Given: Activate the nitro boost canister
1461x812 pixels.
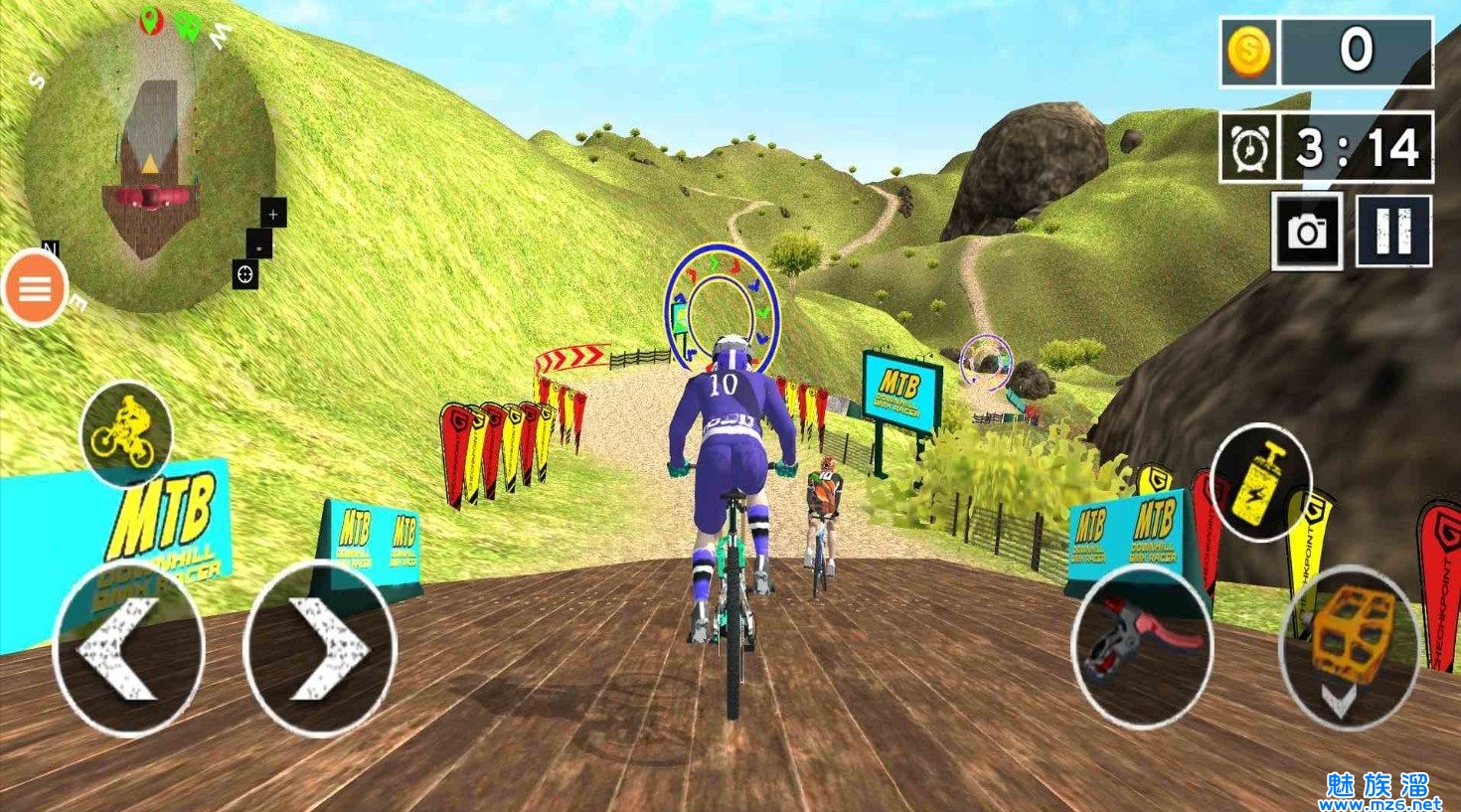Looking at the screenshot, I should [x=1261, y=482].
